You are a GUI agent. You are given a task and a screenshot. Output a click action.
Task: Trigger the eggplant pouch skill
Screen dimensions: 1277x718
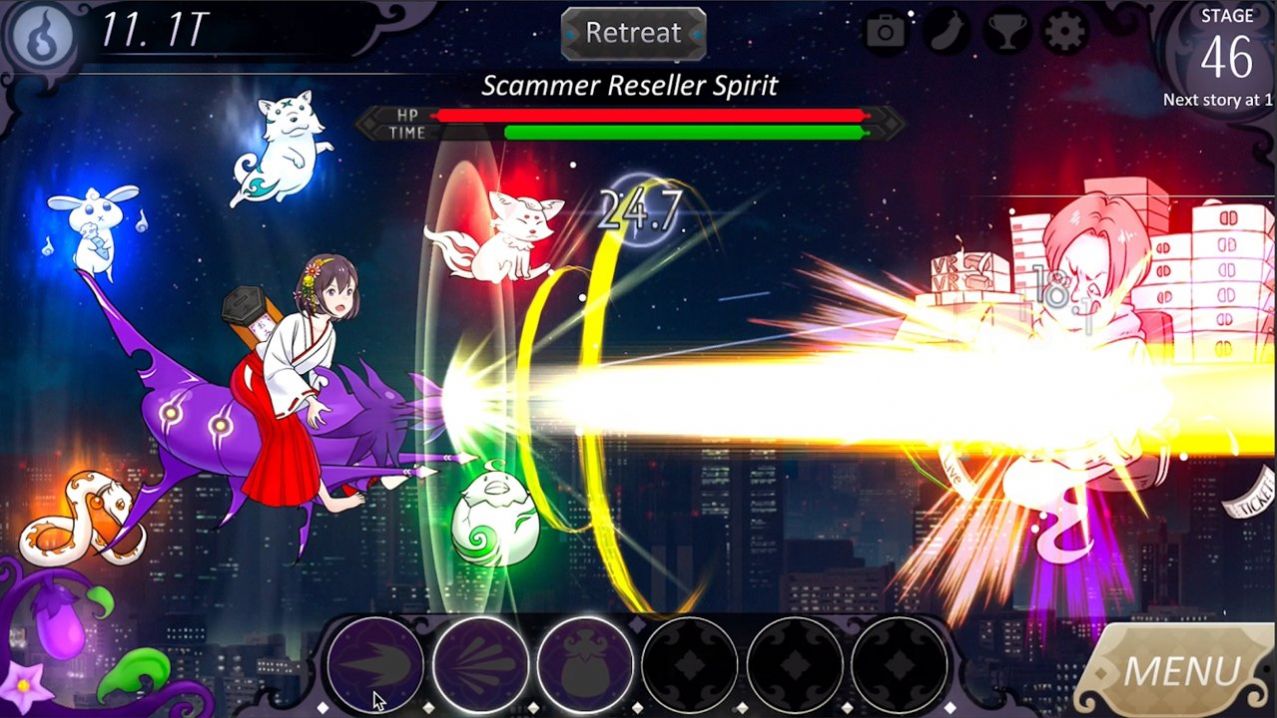click(x=586, y=664)
